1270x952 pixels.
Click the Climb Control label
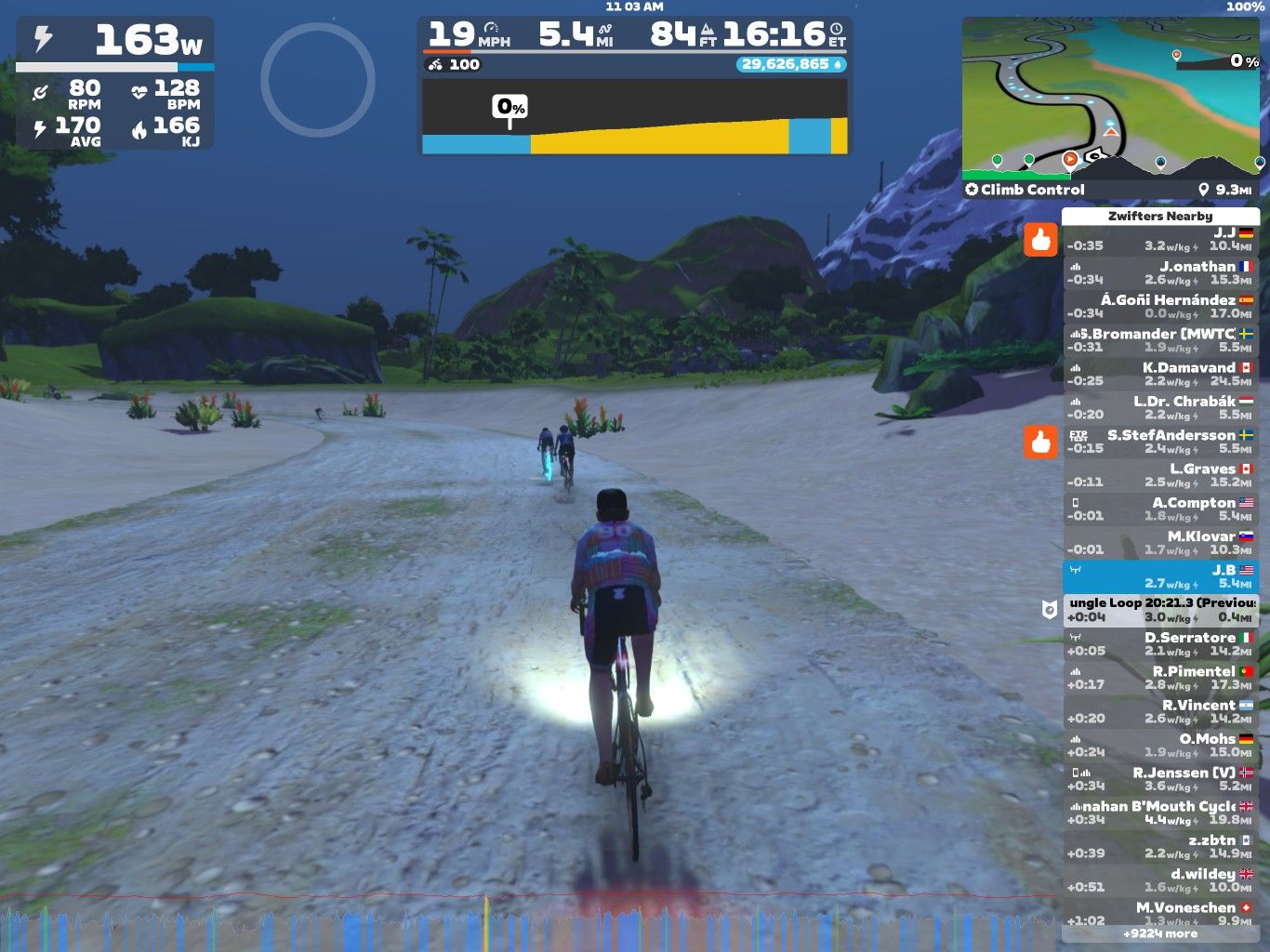[1025, 190]
